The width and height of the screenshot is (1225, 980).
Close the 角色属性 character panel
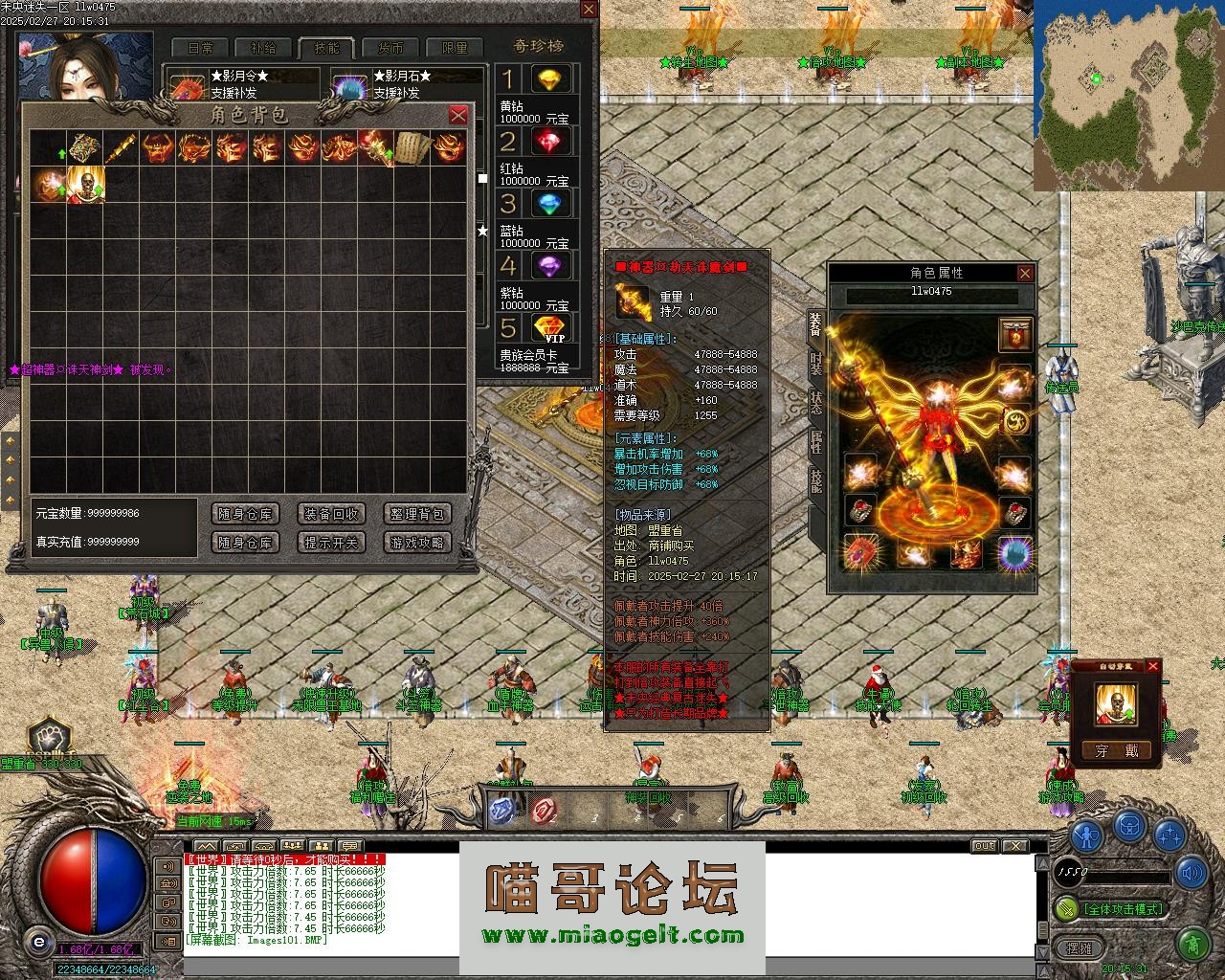coord(1025,273)
